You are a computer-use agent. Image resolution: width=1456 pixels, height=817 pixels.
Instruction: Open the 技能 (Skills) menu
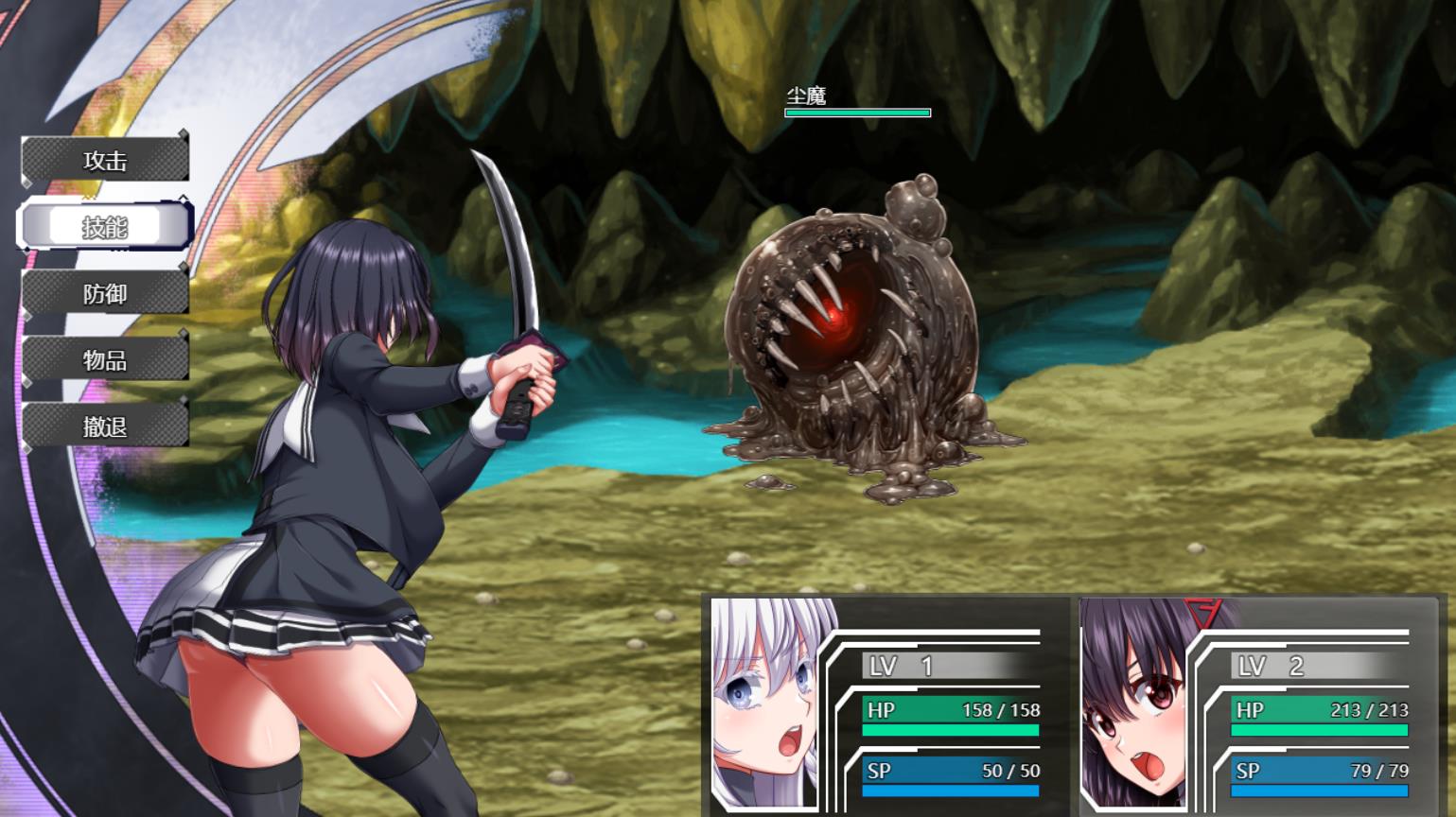[x=105, y=227]
